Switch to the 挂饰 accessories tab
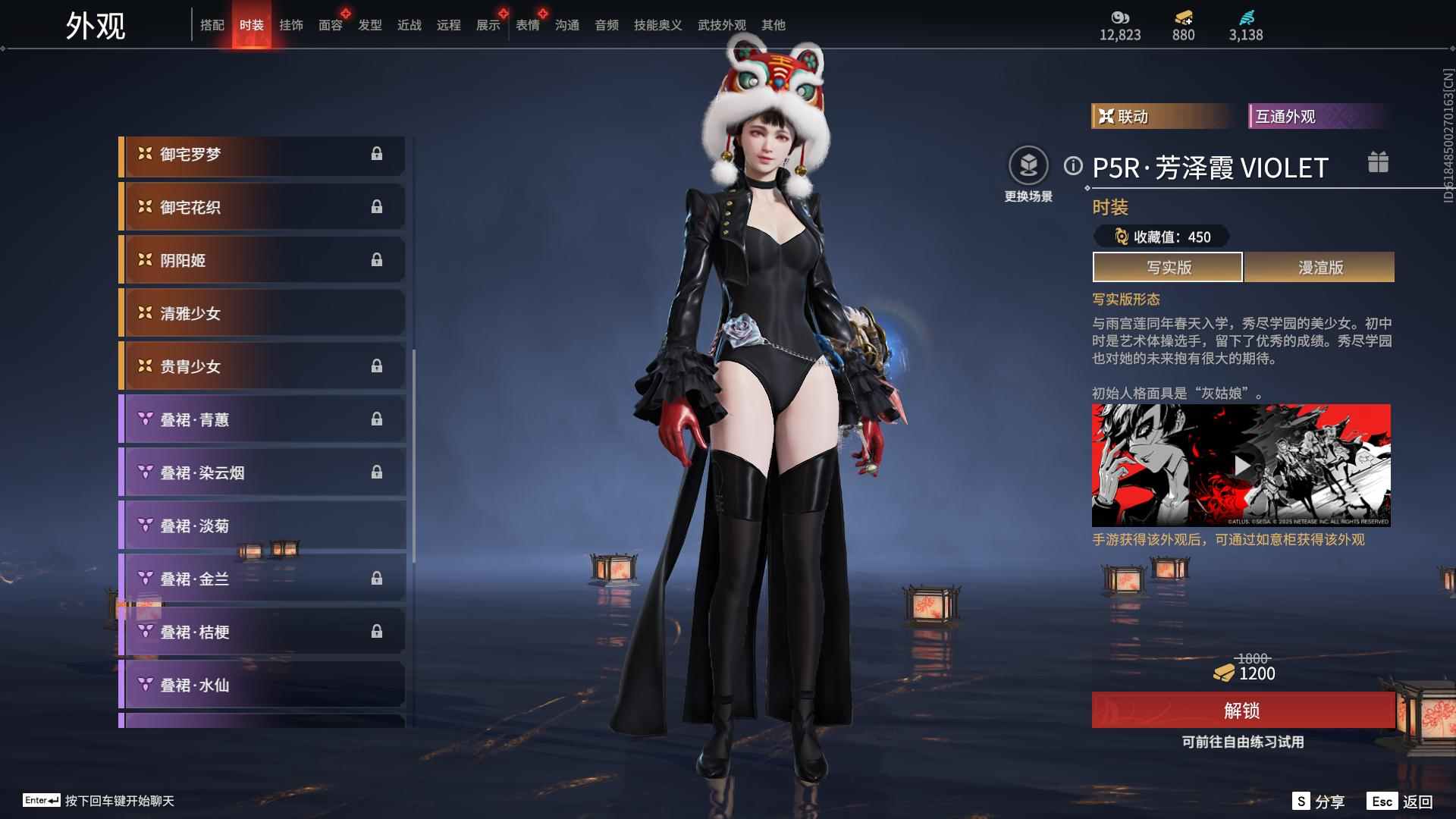The height and width of the screenshot is (819, 1456). pyautogui.click(x=291, y=25)
